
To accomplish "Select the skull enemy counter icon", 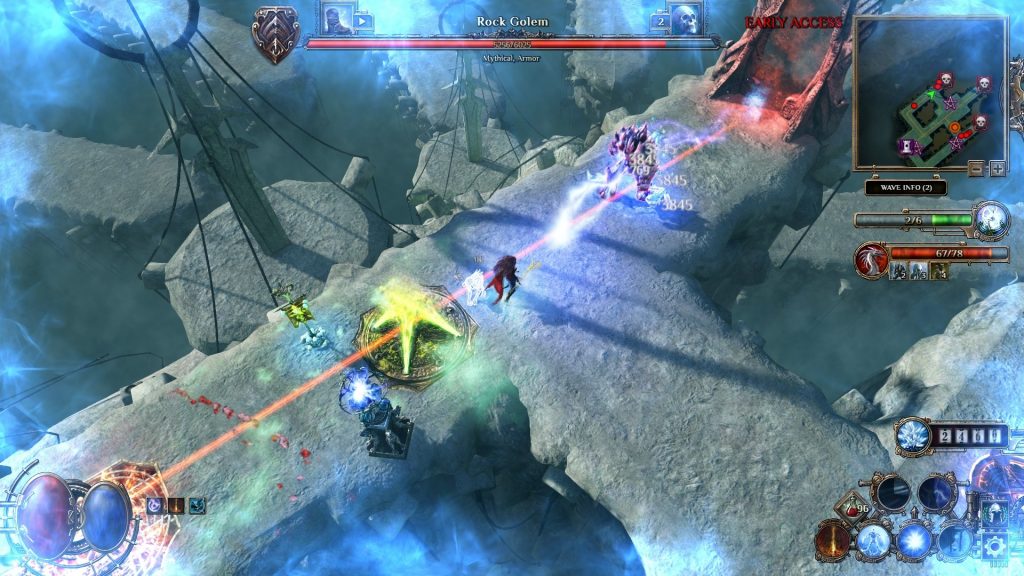I will [688, 19].
